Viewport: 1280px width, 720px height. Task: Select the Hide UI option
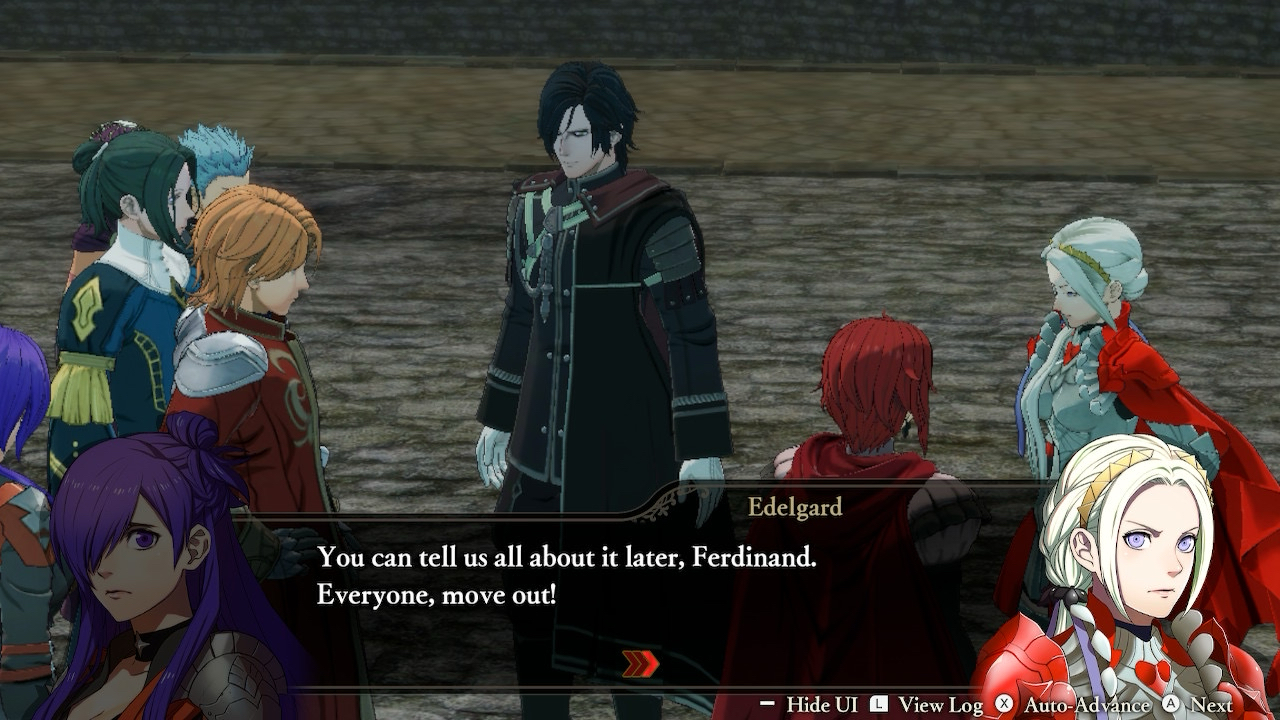(808, 705)
